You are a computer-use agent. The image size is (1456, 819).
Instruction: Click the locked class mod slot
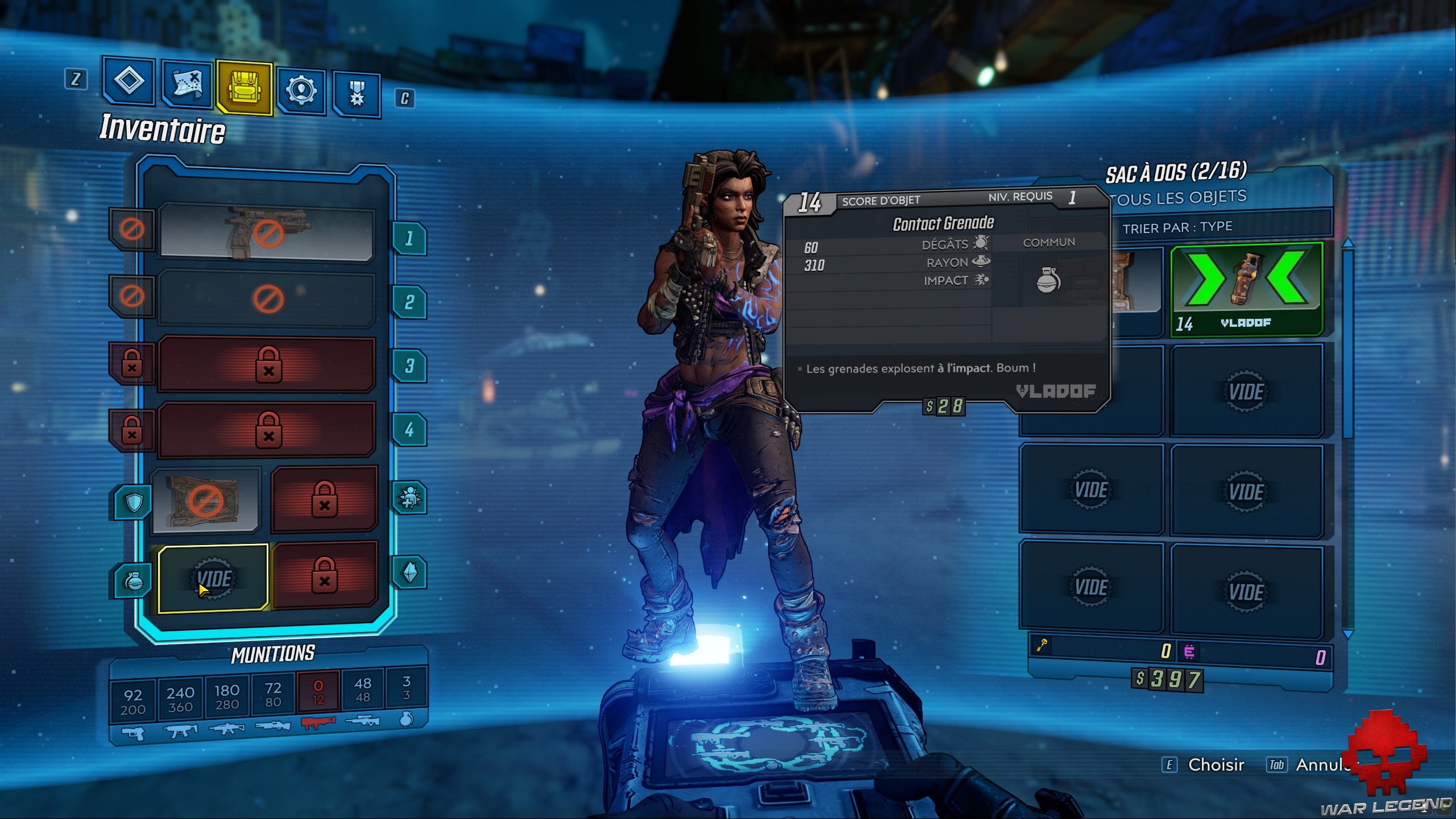click(324, 499)
